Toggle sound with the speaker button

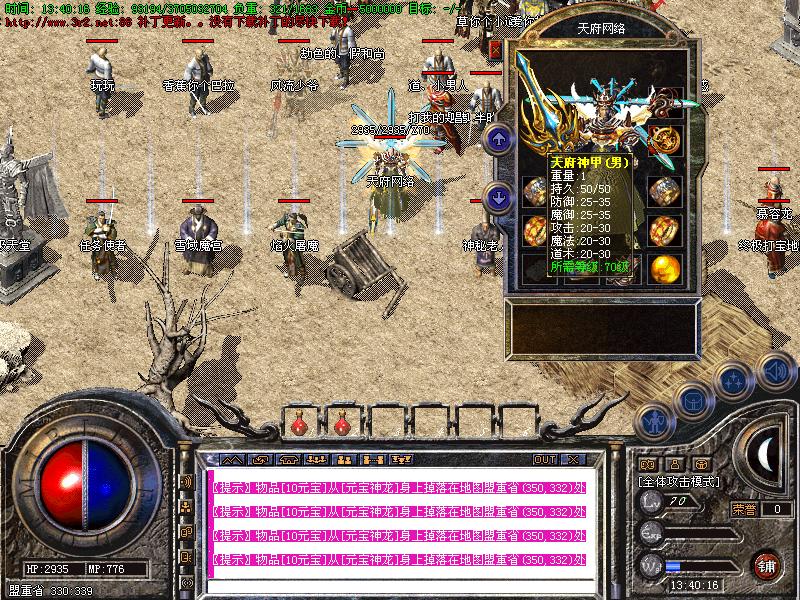pyautogui.click(x=774, y=372)
